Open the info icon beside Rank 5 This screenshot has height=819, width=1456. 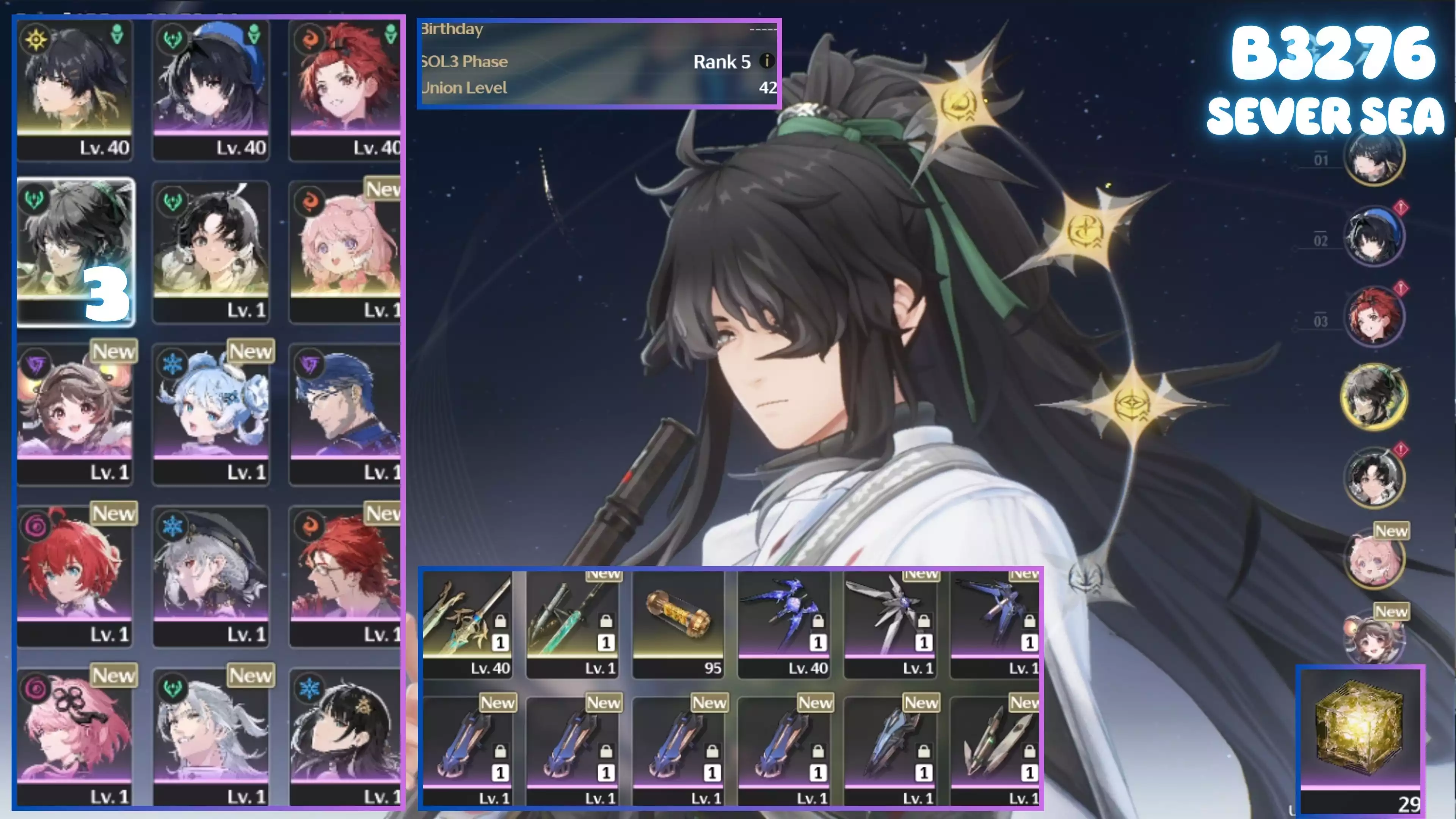766,61
